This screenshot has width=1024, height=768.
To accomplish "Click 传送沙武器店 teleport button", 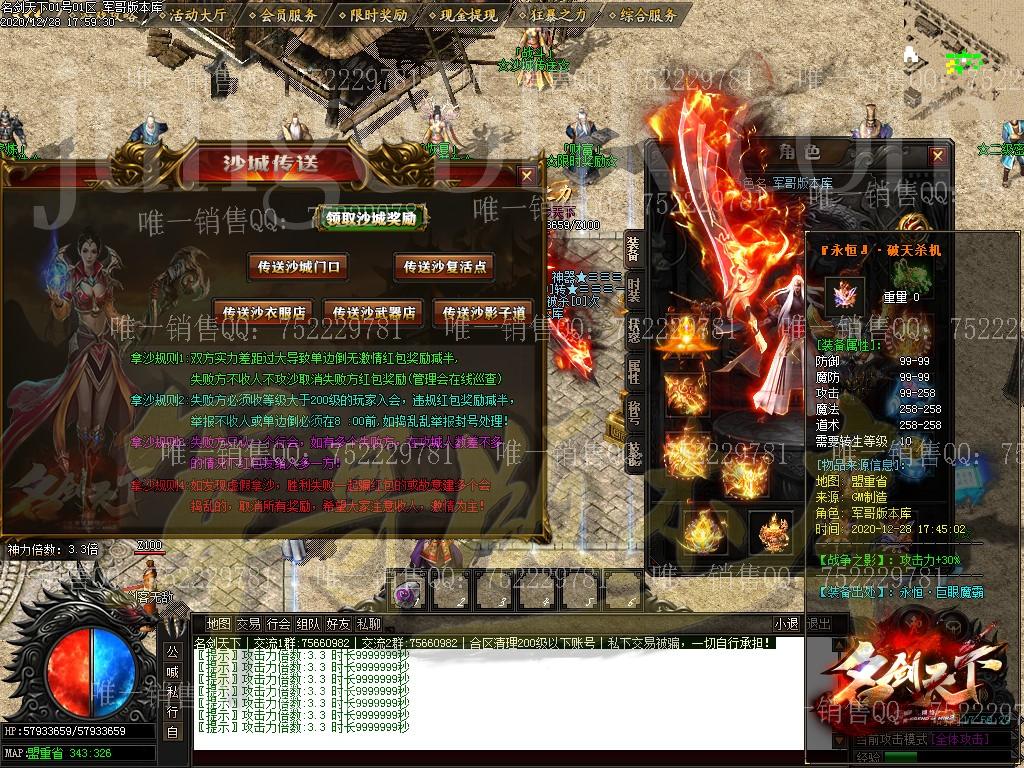I will [375, 311].
